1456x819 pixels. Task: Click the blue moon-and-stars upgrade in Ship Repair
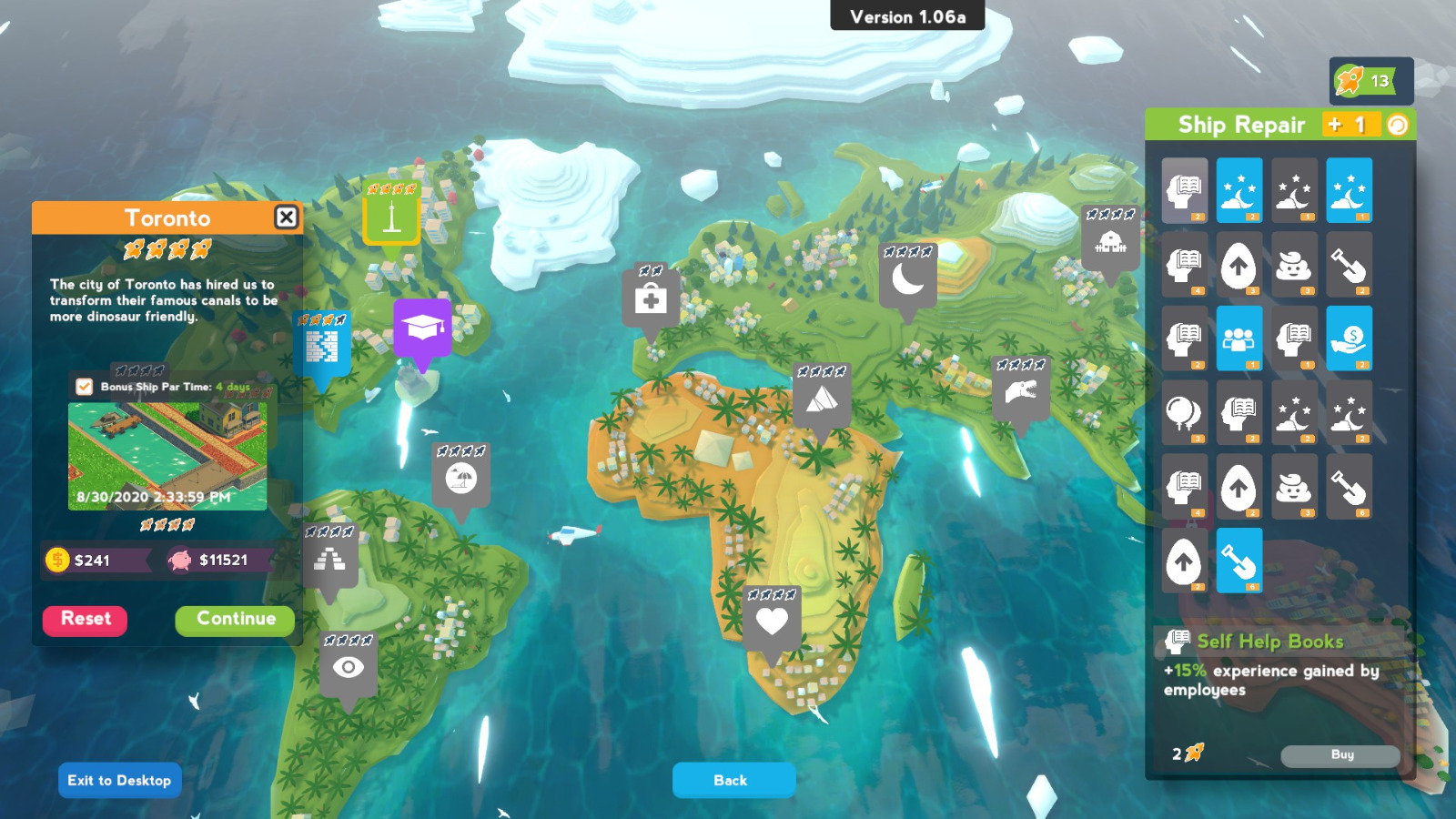tap(1239, 190)
